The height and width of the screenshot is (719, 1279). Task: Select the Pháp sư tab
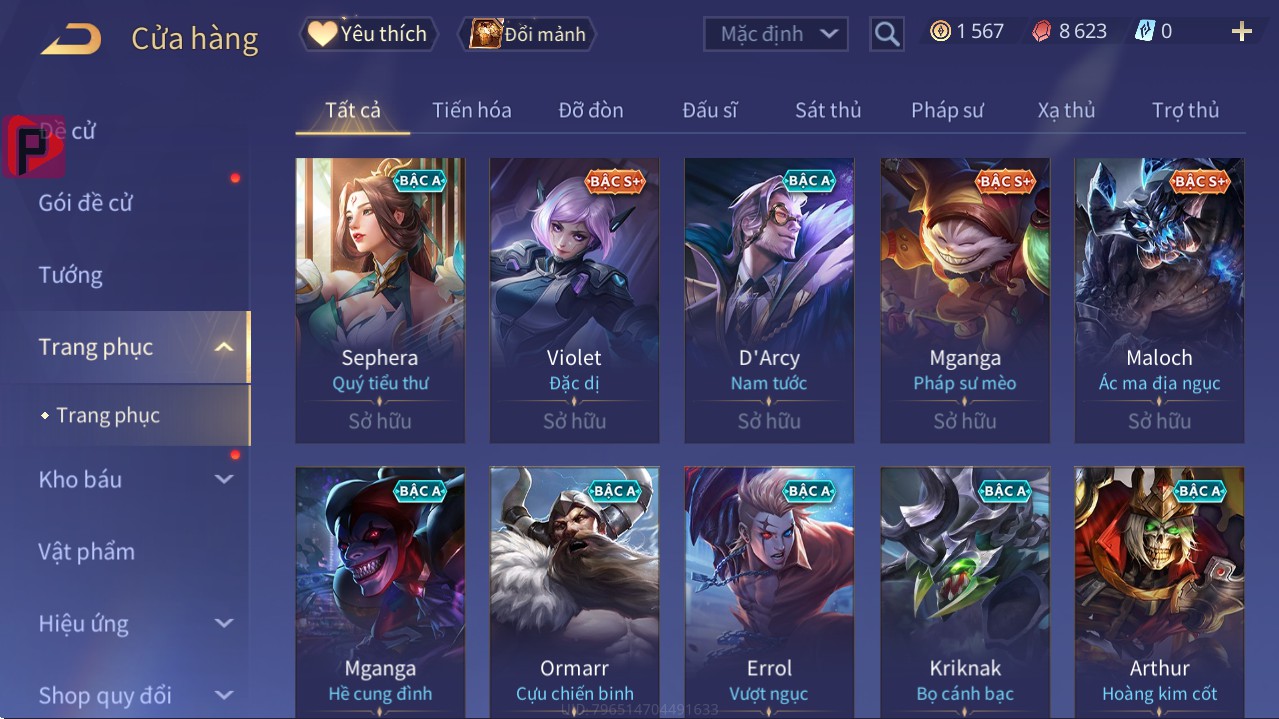coord(947,110)
